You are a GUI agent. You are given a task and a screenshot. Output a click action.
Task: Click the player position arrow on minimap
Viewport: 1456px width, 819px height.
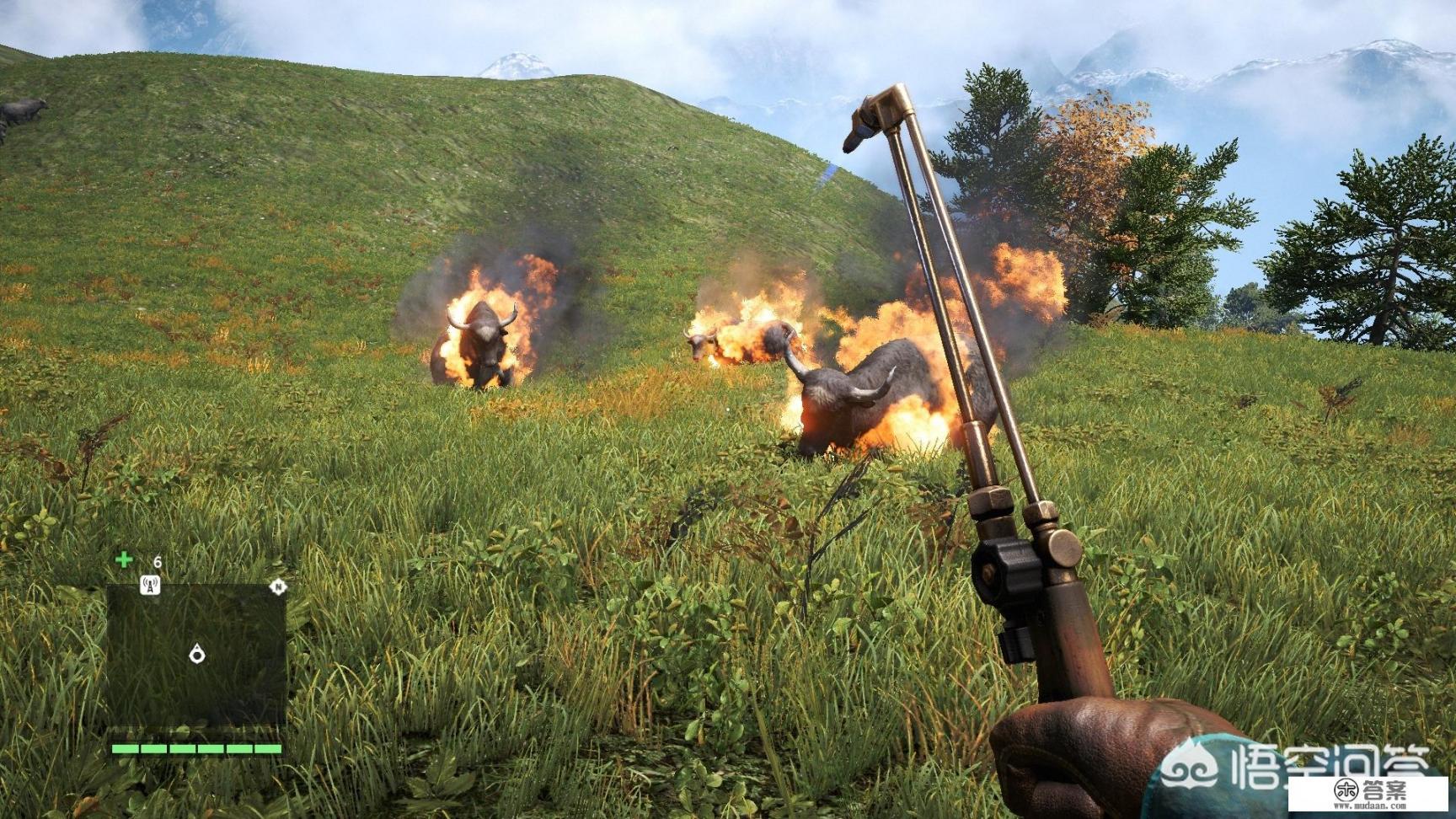[197, 653]
